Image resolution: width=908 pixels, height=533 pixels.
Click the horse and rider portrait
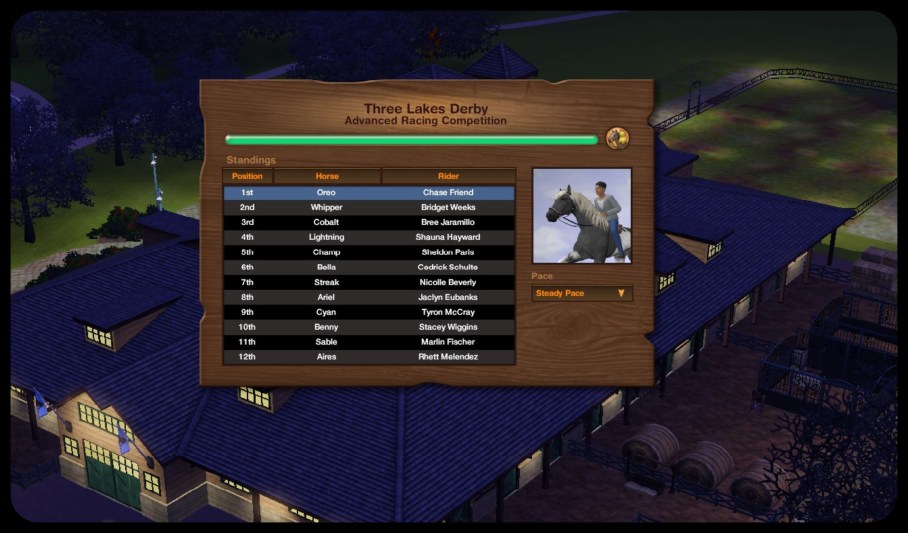pos(582,216)
